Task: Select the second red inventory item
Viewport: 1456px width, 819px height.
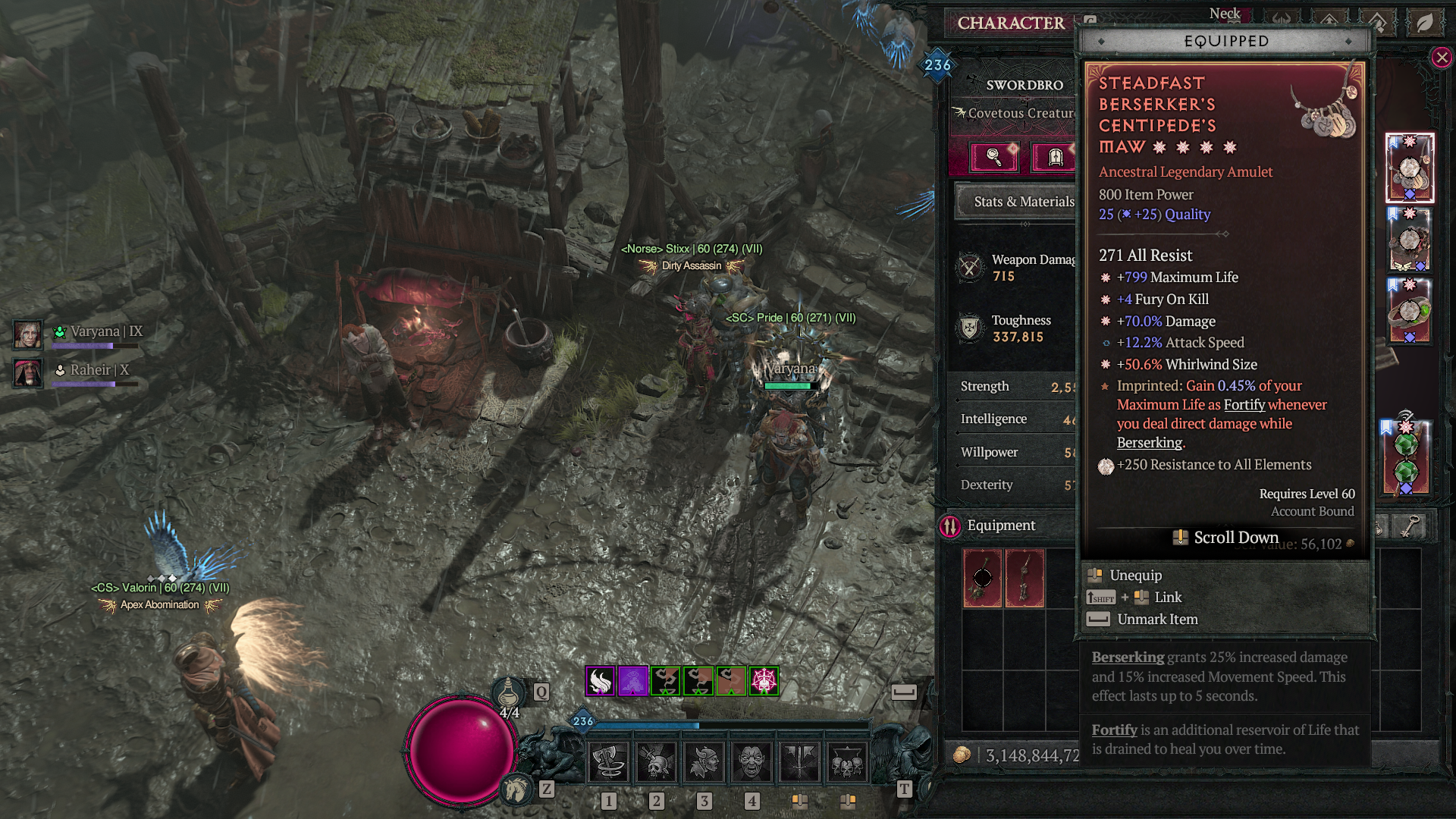Action: pyautogui.click(x=1025, y=578)
